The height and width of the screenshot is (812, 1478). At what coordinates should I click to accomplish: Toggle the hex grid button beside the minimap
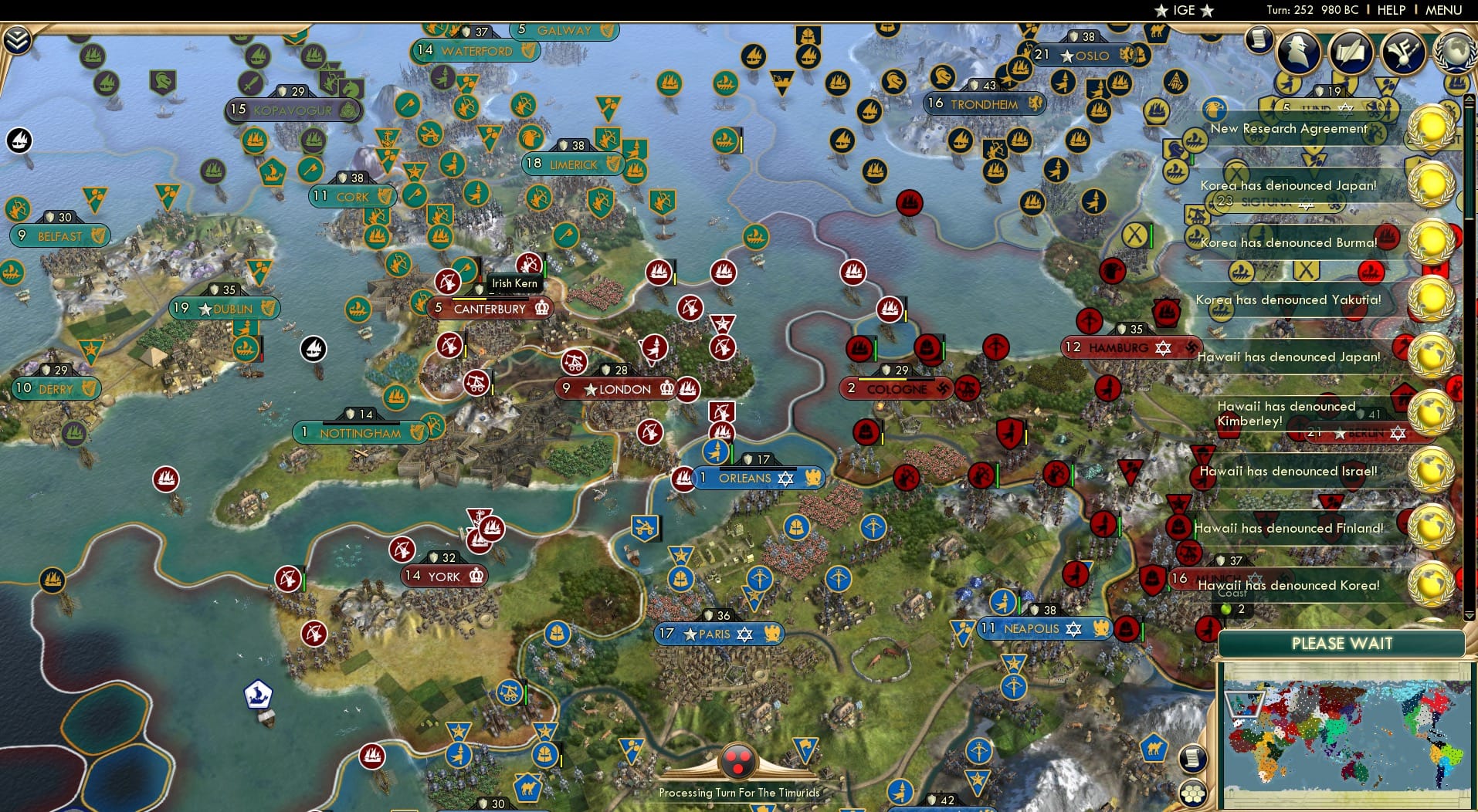[1192, 792]
